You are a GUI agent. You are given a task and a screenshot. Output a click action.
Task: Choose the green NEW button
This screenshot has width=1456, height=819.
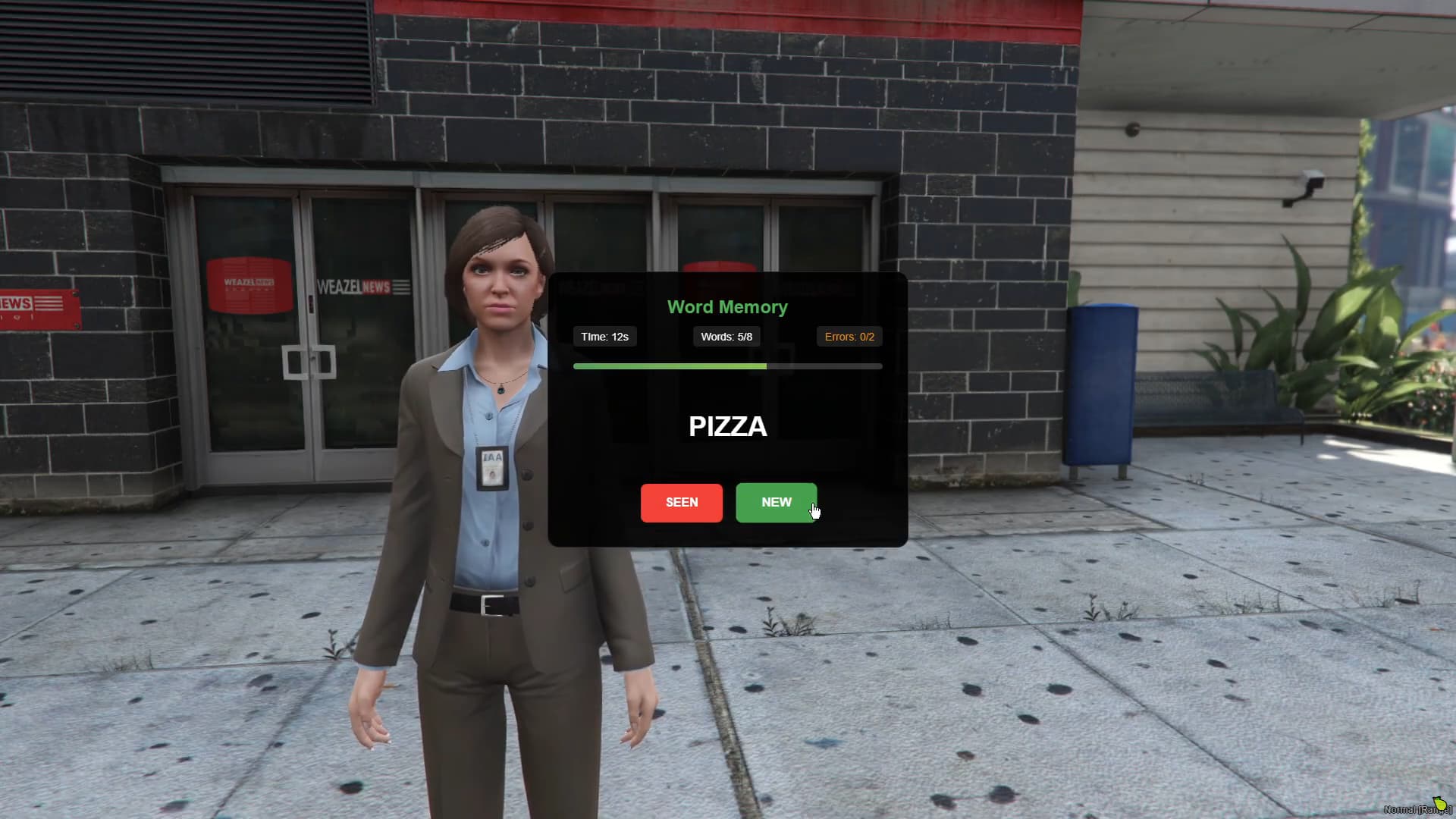(776, 503)
